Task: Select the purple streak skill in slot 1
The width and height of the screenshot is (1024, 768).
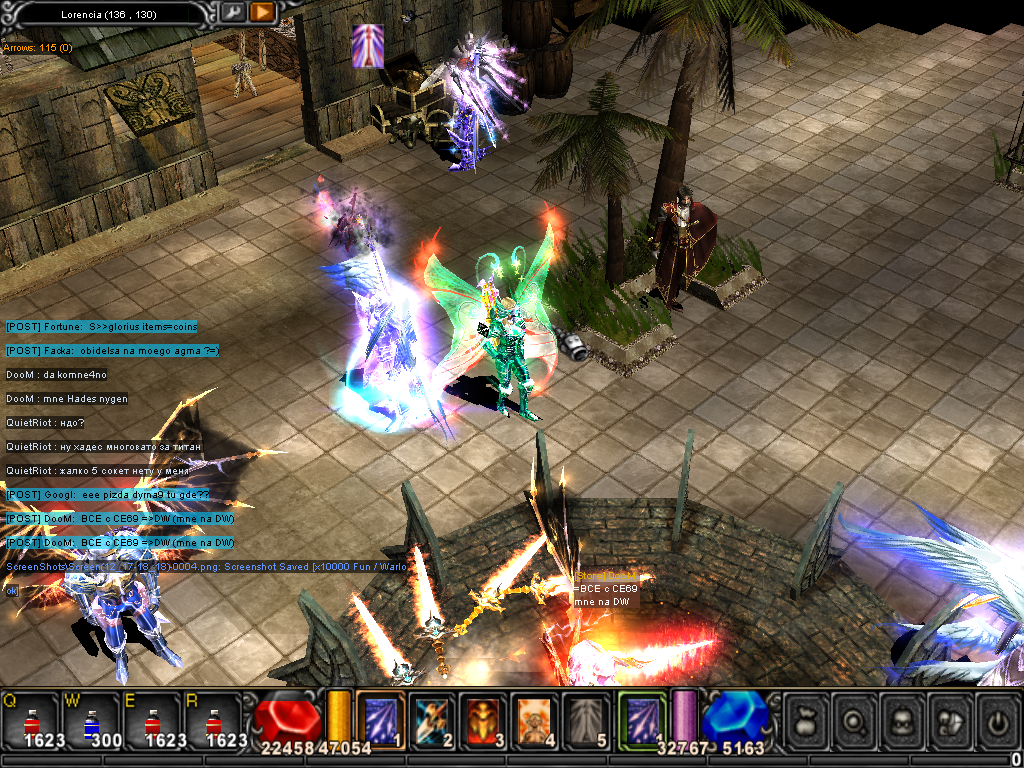Action: 380,717
